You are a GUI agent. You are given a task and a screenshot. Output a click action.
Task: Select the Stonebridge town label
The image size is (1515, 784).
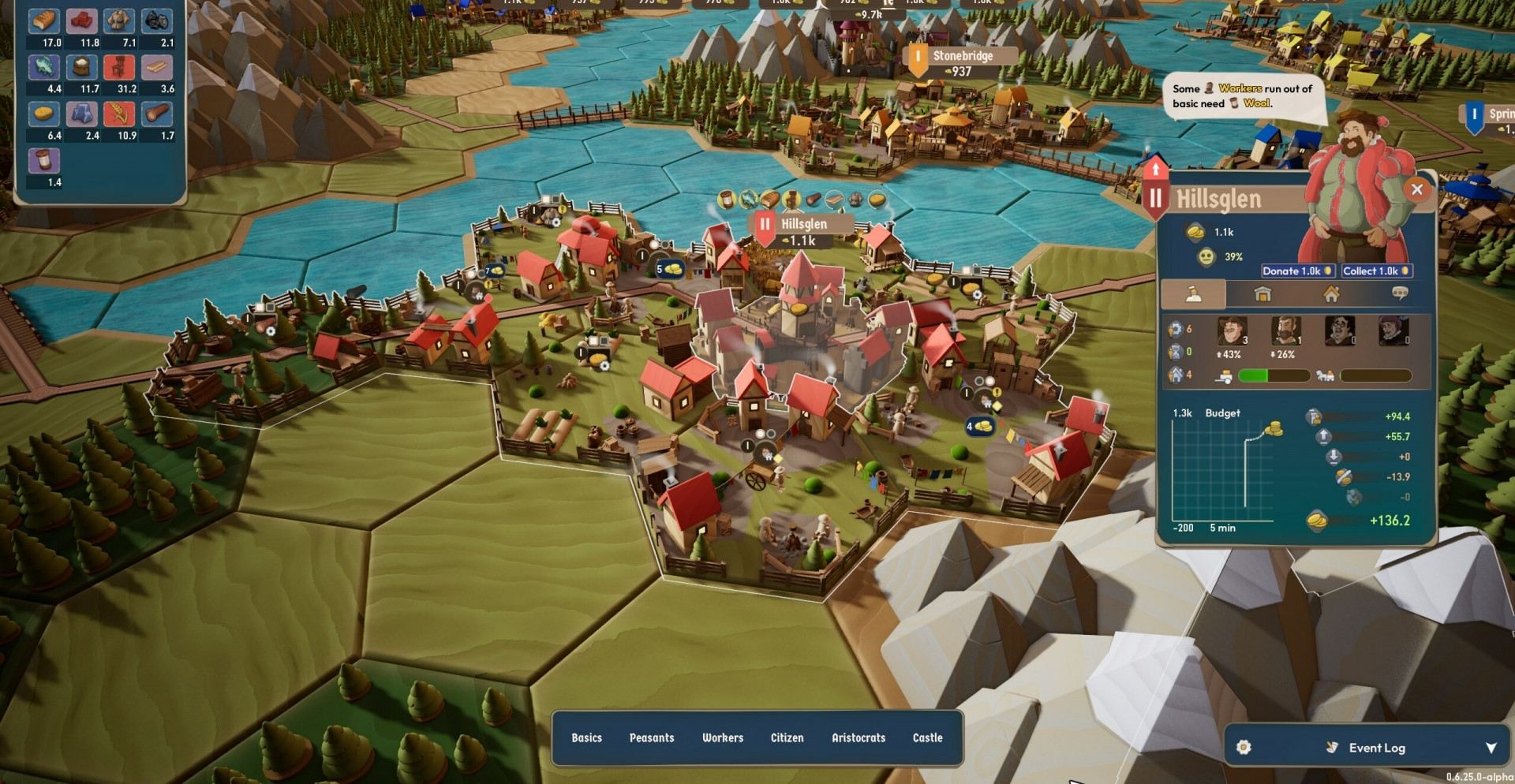963,56
